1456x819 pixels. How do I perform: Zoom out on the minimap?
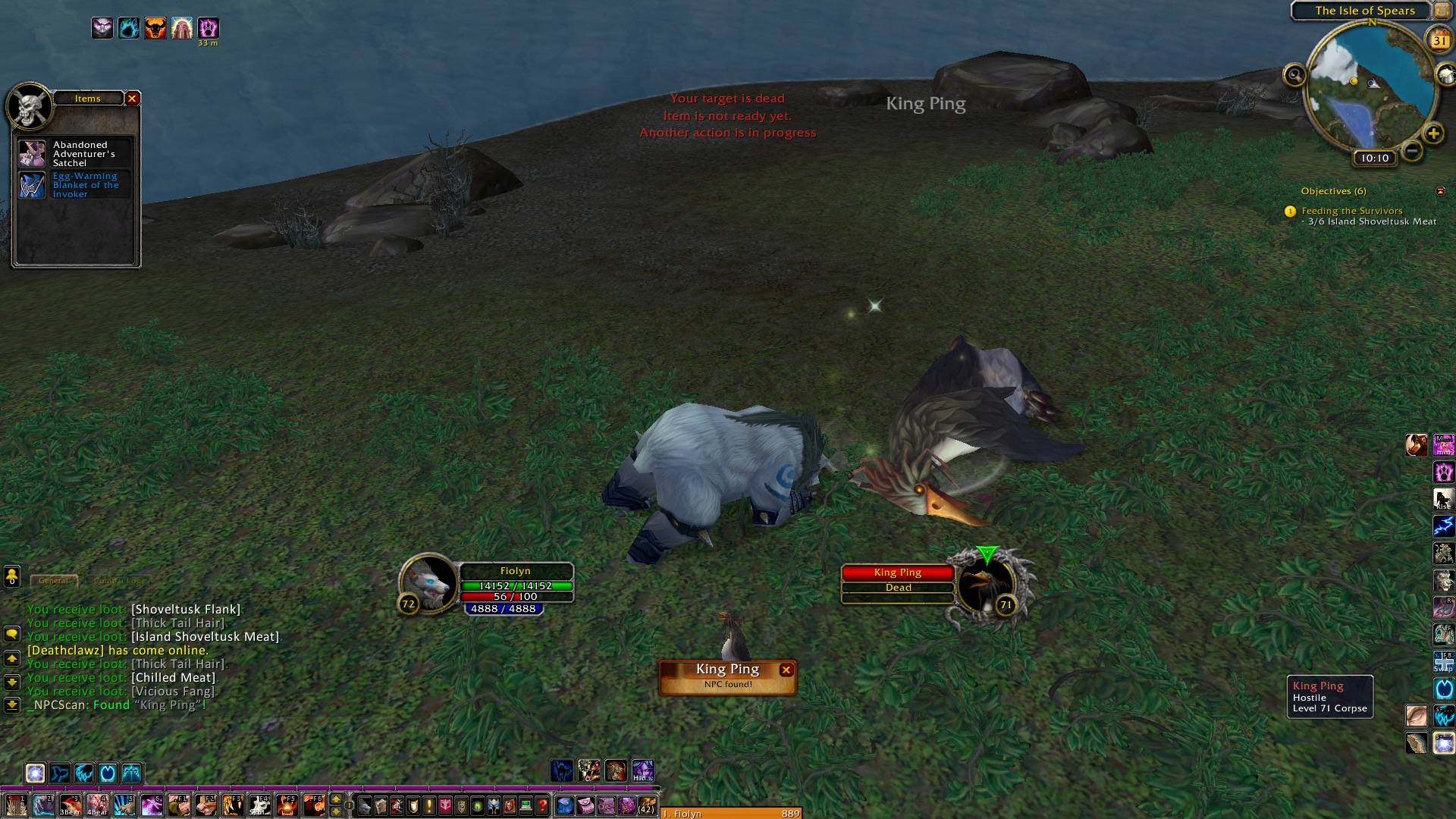[1411, 150]
